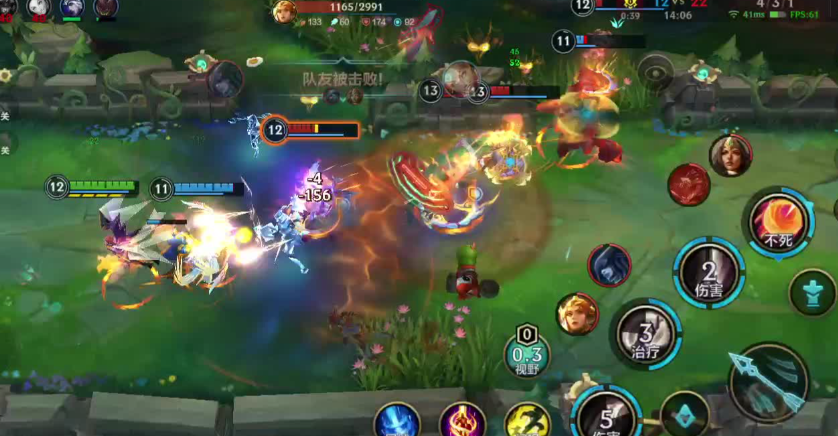Tap the red swirl item button

click(x=688, y=185)
